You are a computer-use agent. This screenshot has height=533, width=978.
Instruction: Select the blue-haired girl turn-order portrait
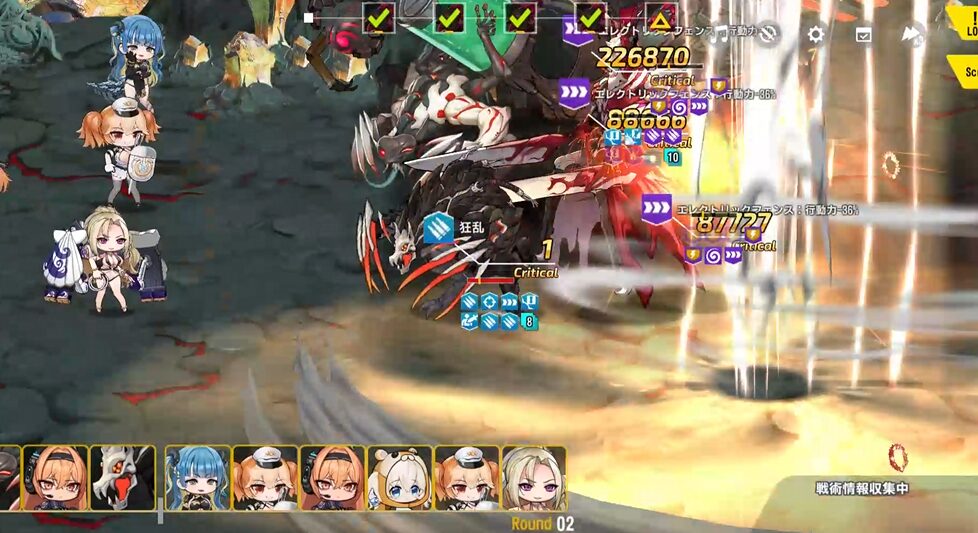[197, 478]
